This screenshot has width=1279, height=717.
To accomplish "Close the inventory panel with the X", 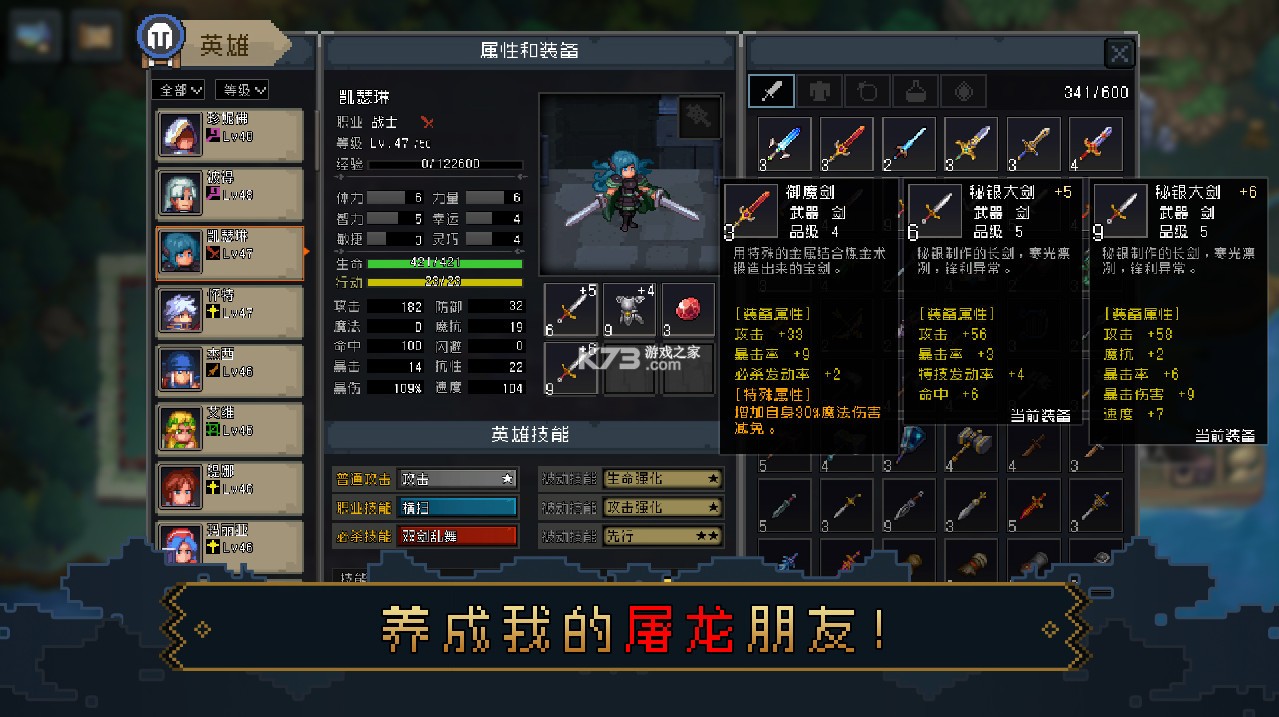I will pyautogui.click(x=1119, y=54).
